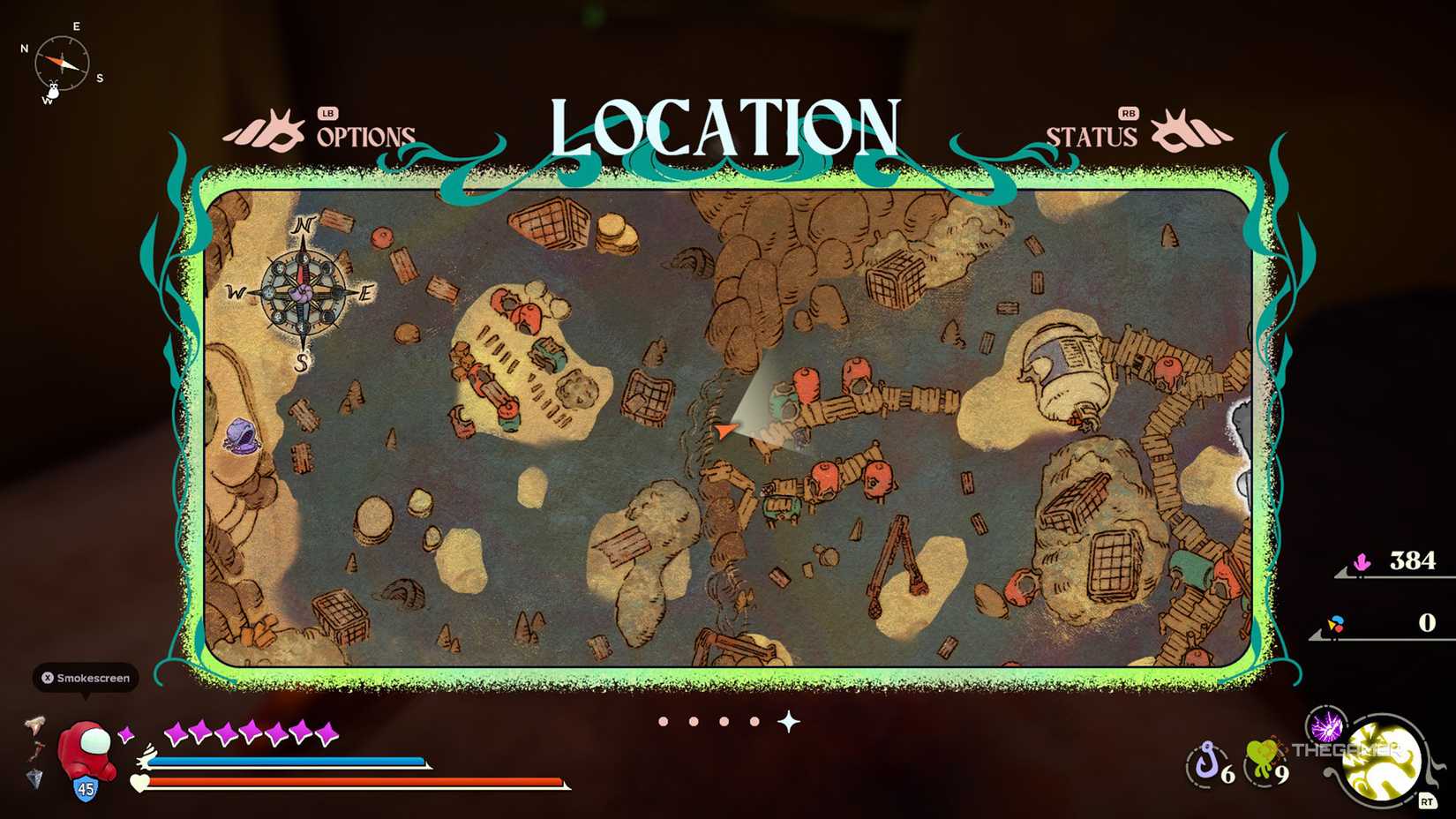The image size is (1456, 819).
Task: Click the orange player arrow on the map
Action: 725,430
